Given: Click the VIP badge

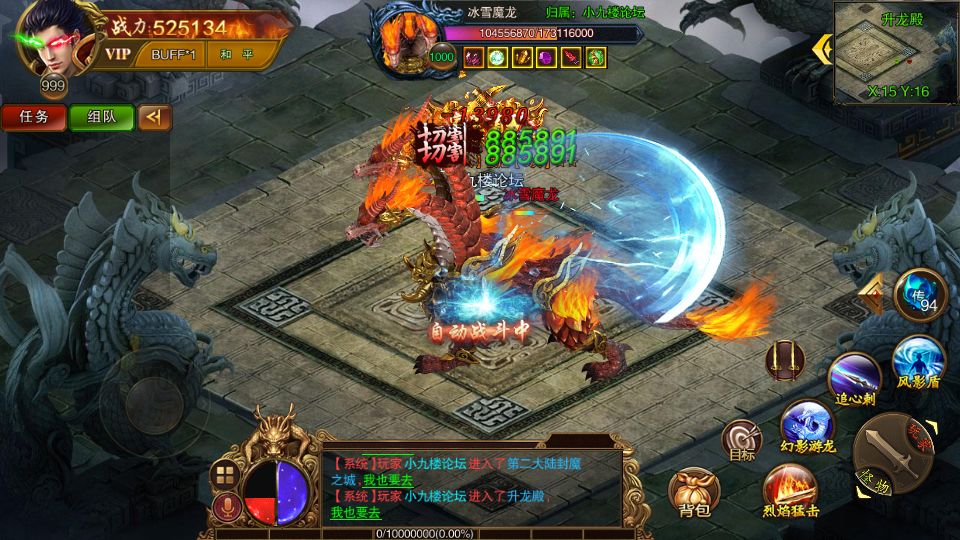Looking at the screenshot, I should click(118, 54).
